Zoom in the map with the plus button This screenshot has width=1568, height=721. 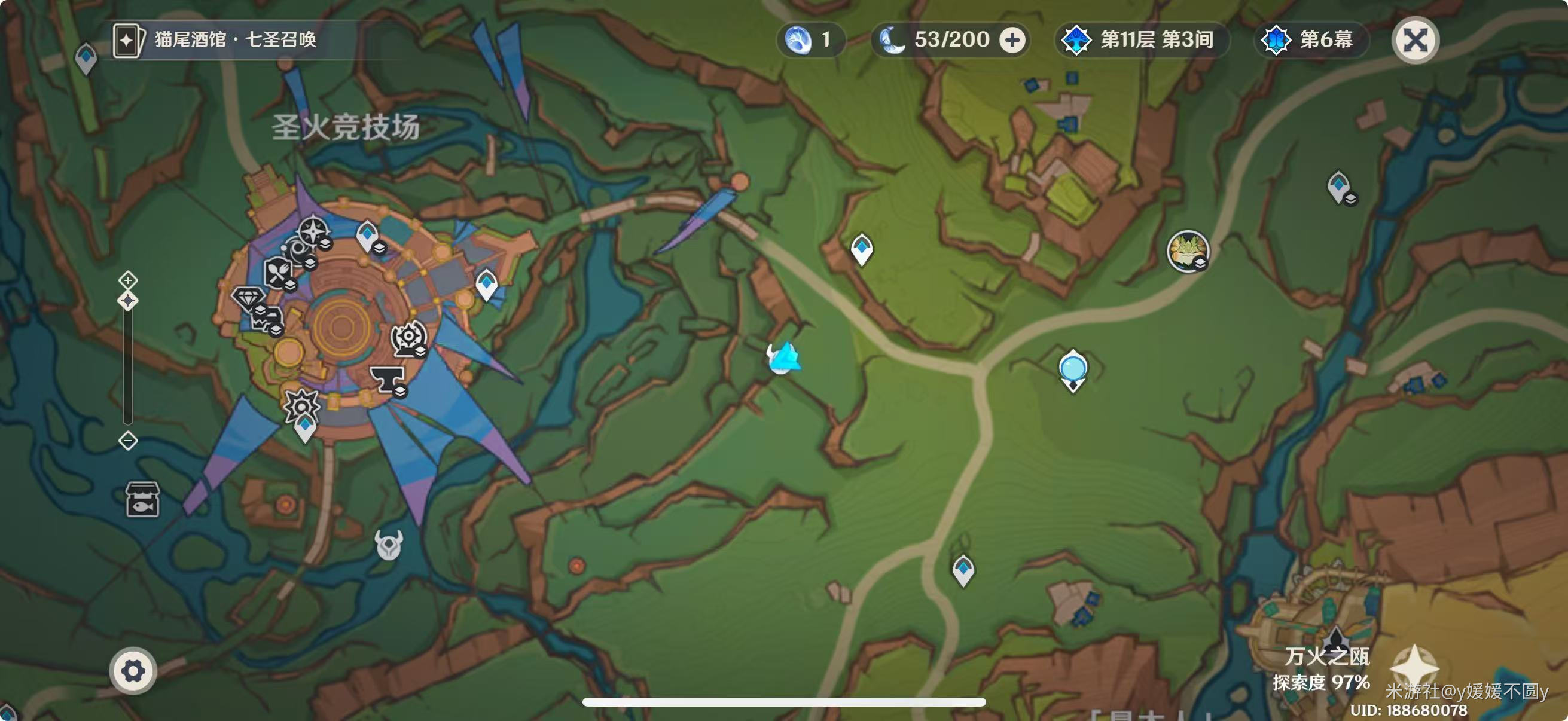click(128, 280)
